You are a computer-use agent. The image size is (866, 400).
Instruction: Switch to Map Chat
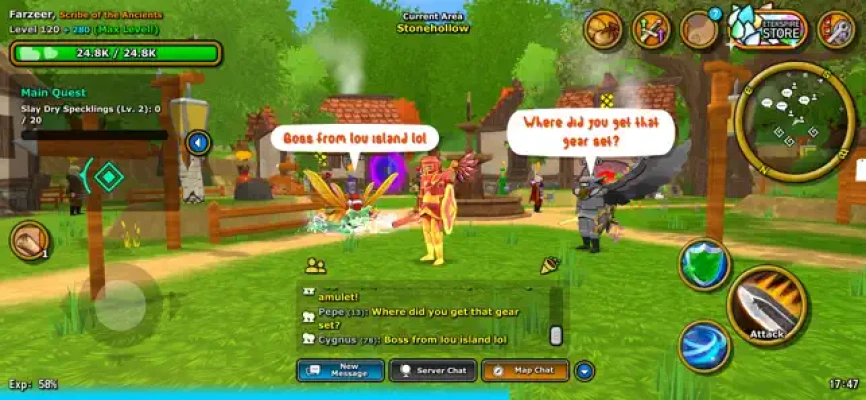tap(524, 370)
